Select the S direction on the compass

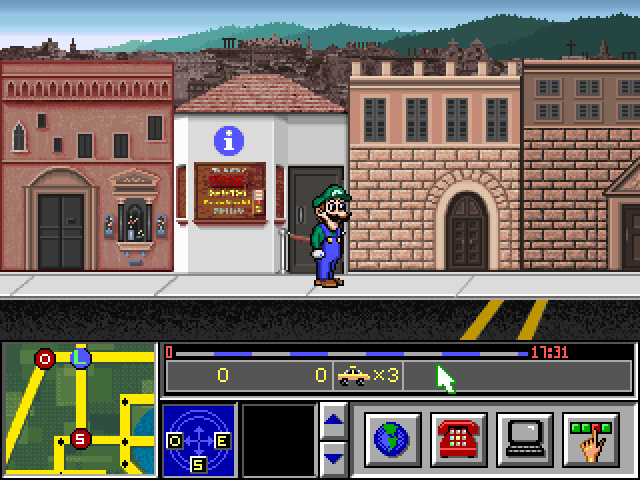tap(198, 463)
